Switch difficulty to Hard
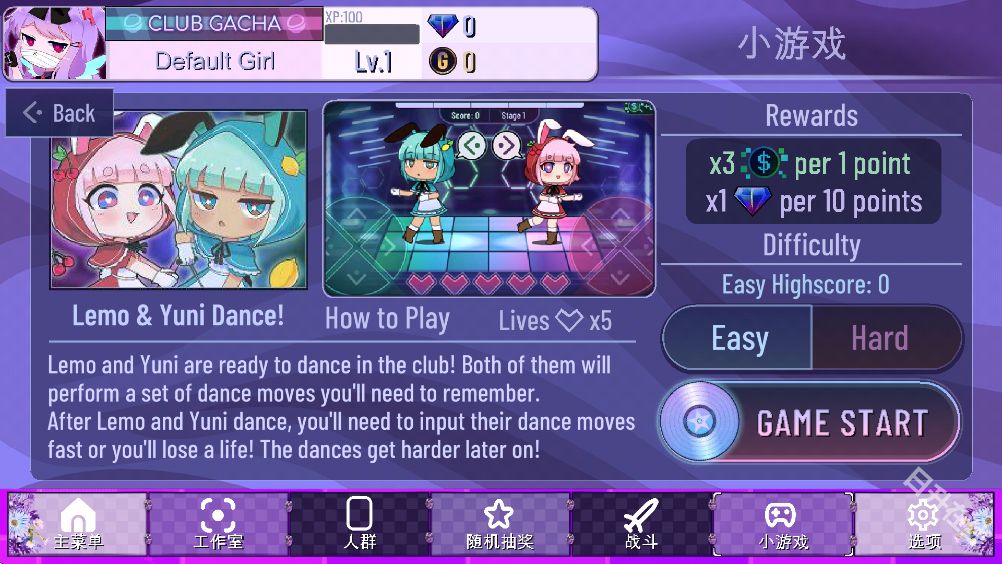This screenshot has width=1002, height=564. click(880, 338)
